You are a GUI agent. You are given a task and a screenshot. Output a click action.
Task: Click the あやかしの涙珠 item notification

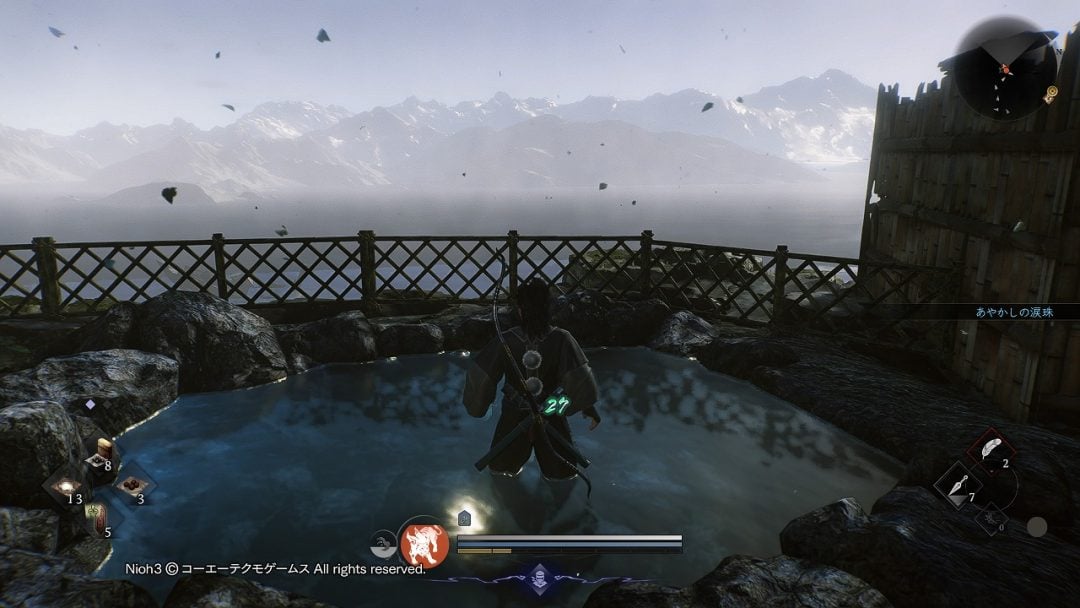1013,312
